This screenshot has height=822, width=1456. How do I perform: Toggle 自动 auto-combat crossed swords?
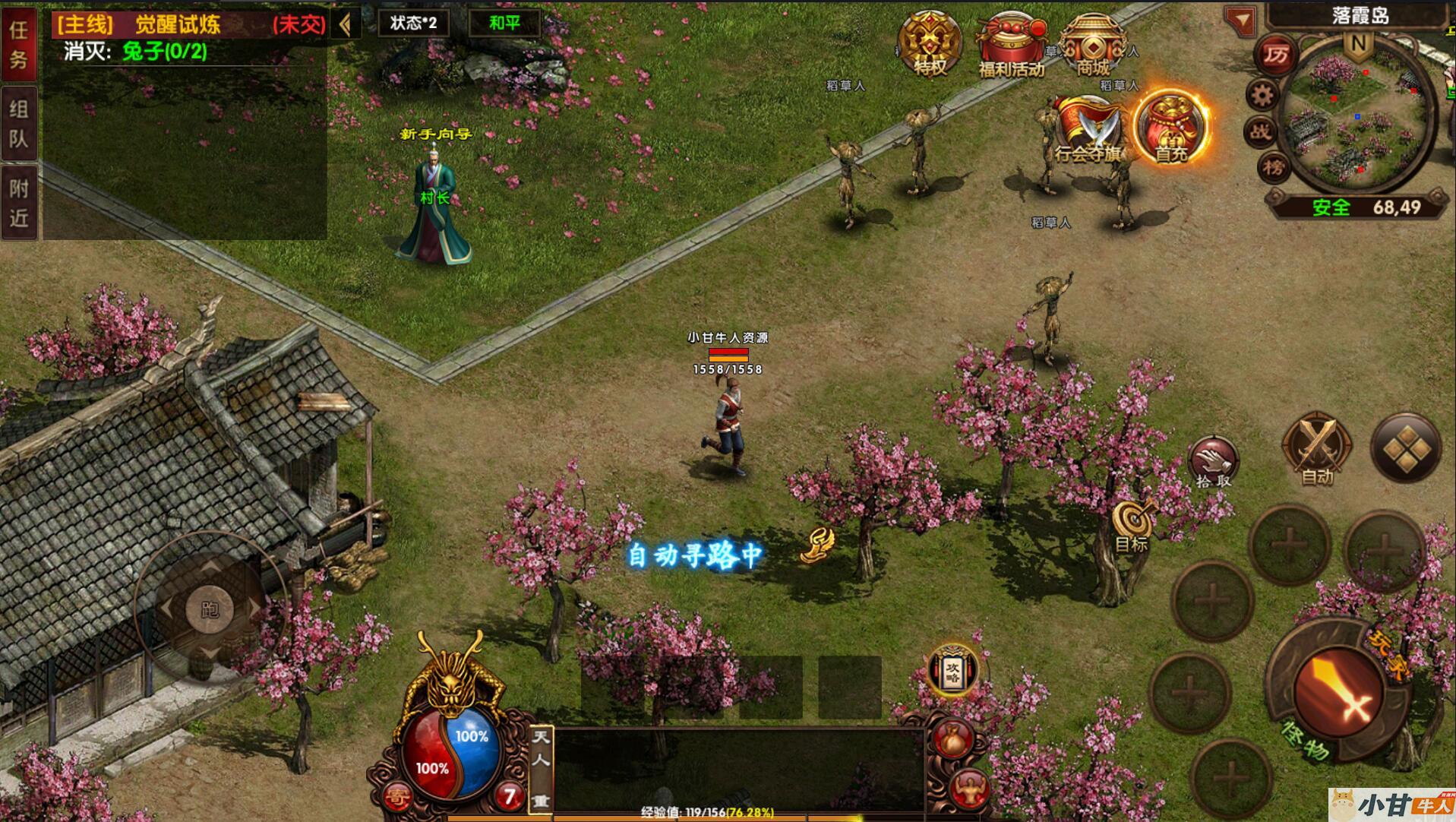(x=1316, y=450)
